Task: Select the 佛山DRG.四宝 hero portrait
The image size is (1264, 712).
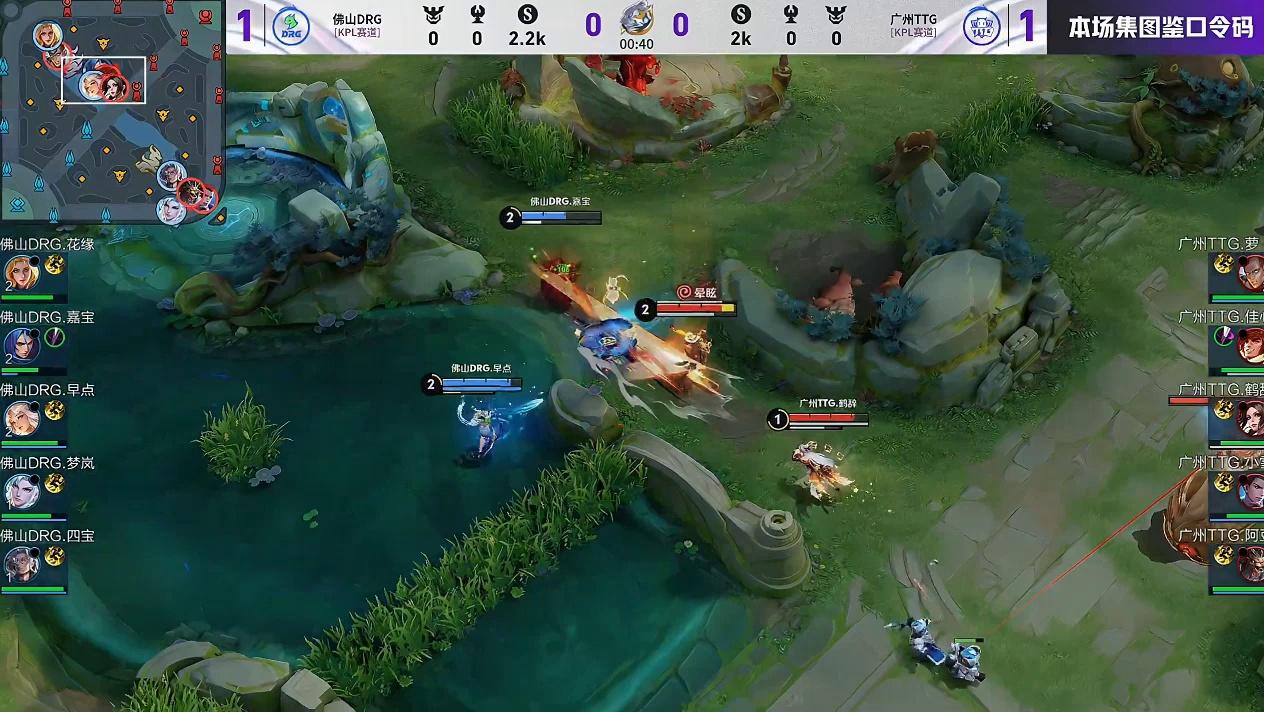Action: pyautogui.click(x=19, y=564)
